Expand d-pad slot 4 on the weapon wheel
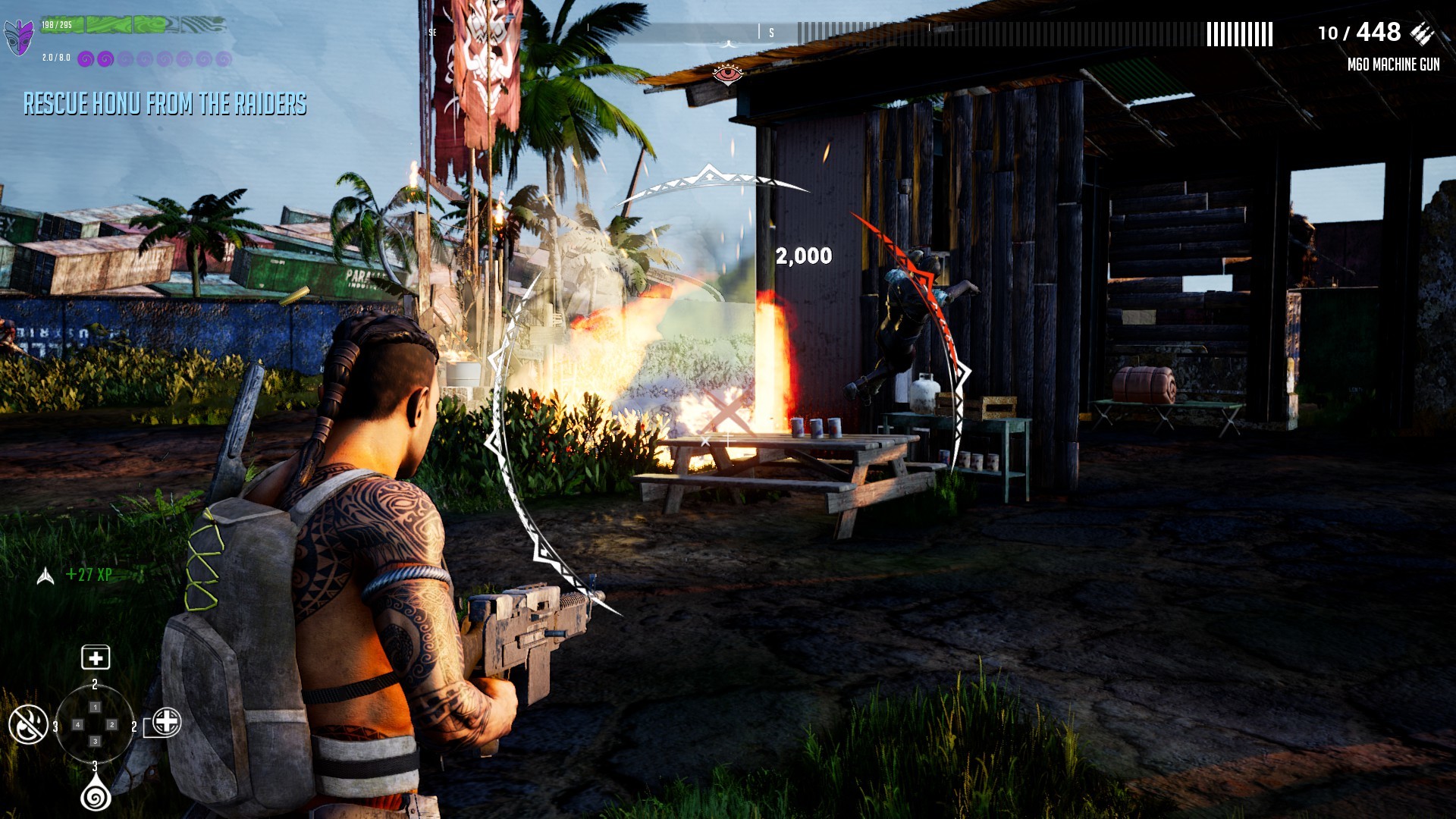Viewport: 1456px width, 819px height. pyautogui.click(x=77, y=724)
